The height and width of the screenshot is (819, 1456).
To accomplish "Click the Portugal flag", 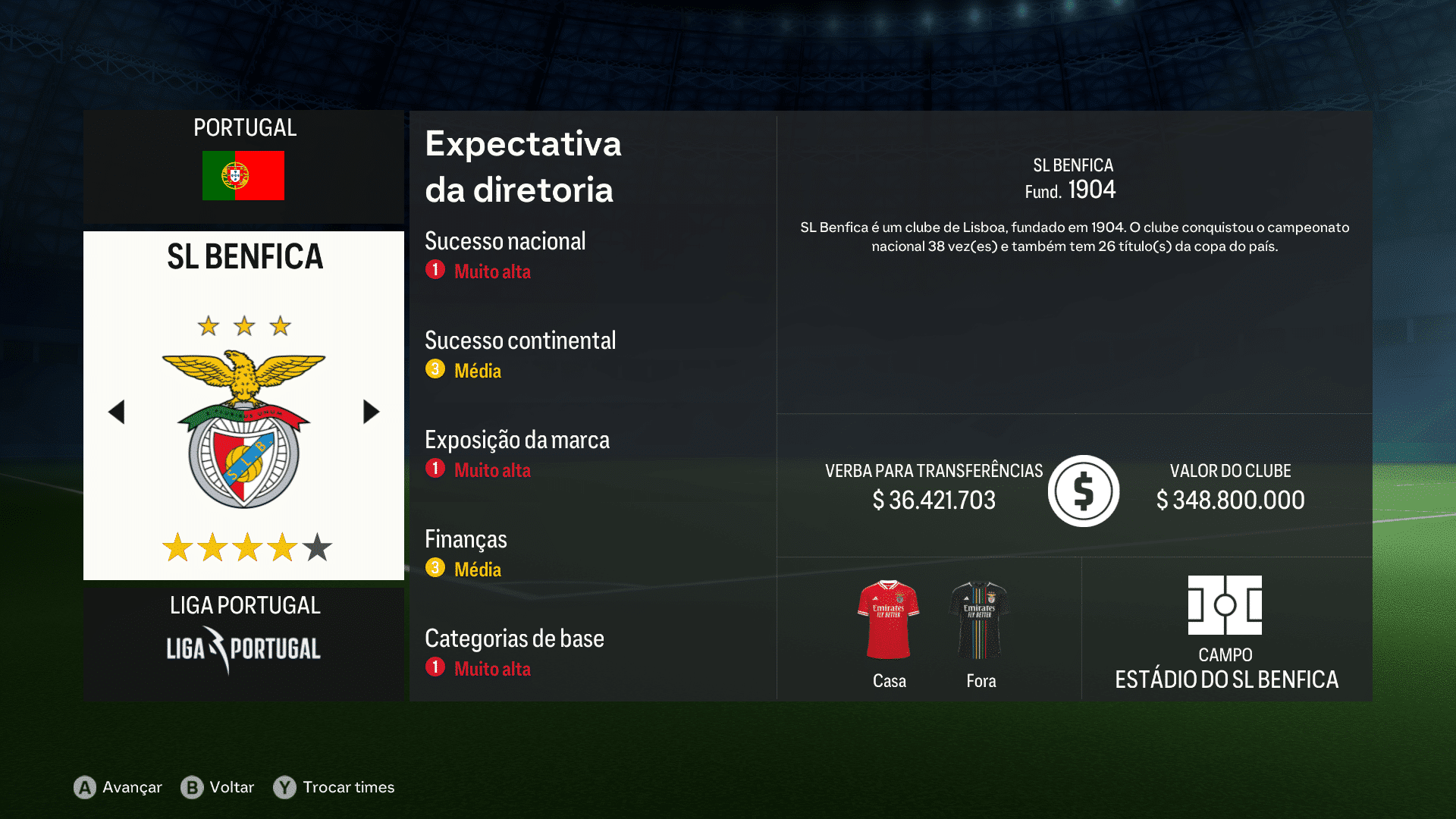I will (243, 174).
